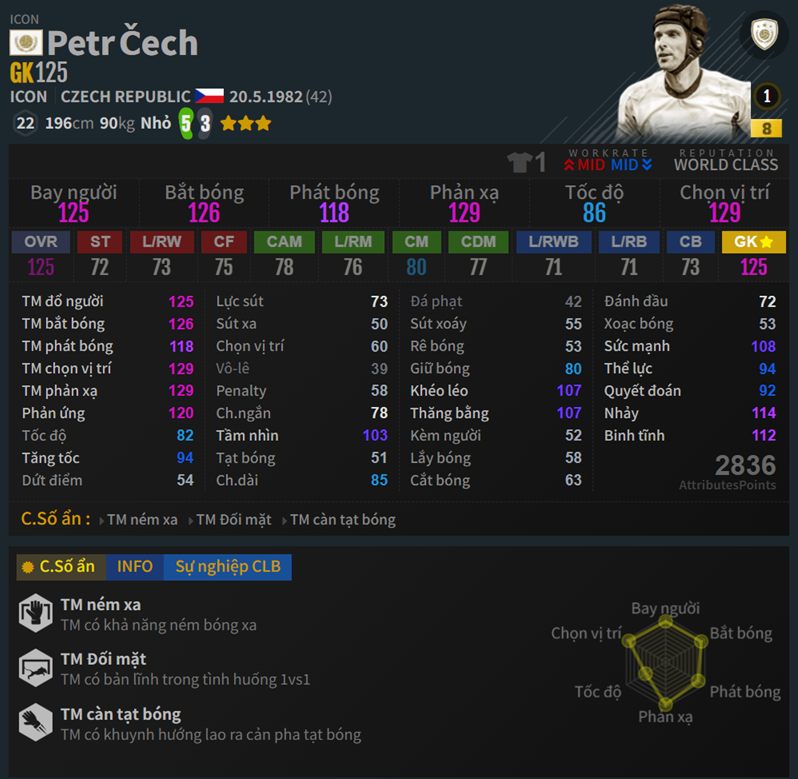This screenshot has width=798, height=779.
Task: Choose the GK position rating box
Action: pyautogui.click(x=753, y=243)
